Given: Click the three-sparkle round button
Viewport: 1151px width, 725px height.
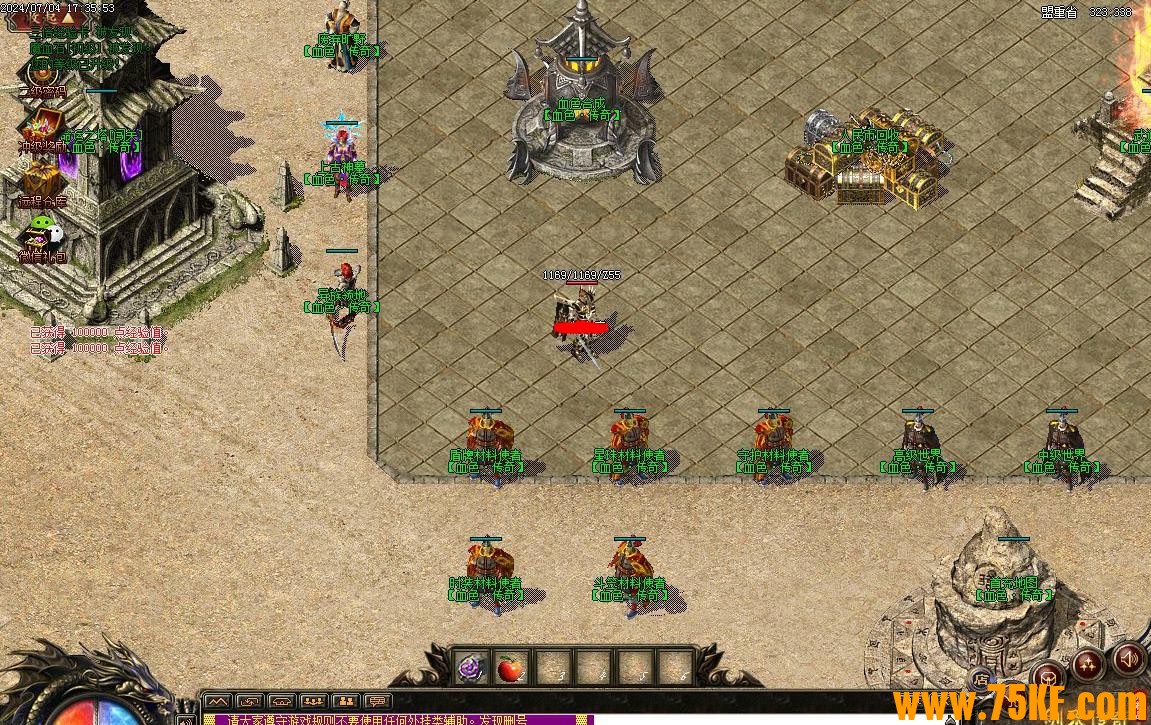Looking at the screenshot, I should (1088, 664).
